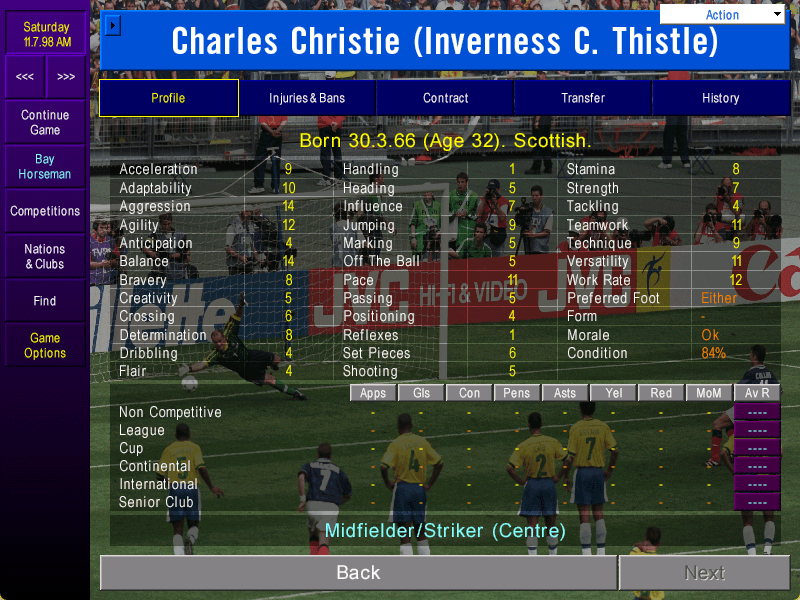Switch to the Injuries & Bans tab
Screen dimensions: 800x600
tap(307, 98)
